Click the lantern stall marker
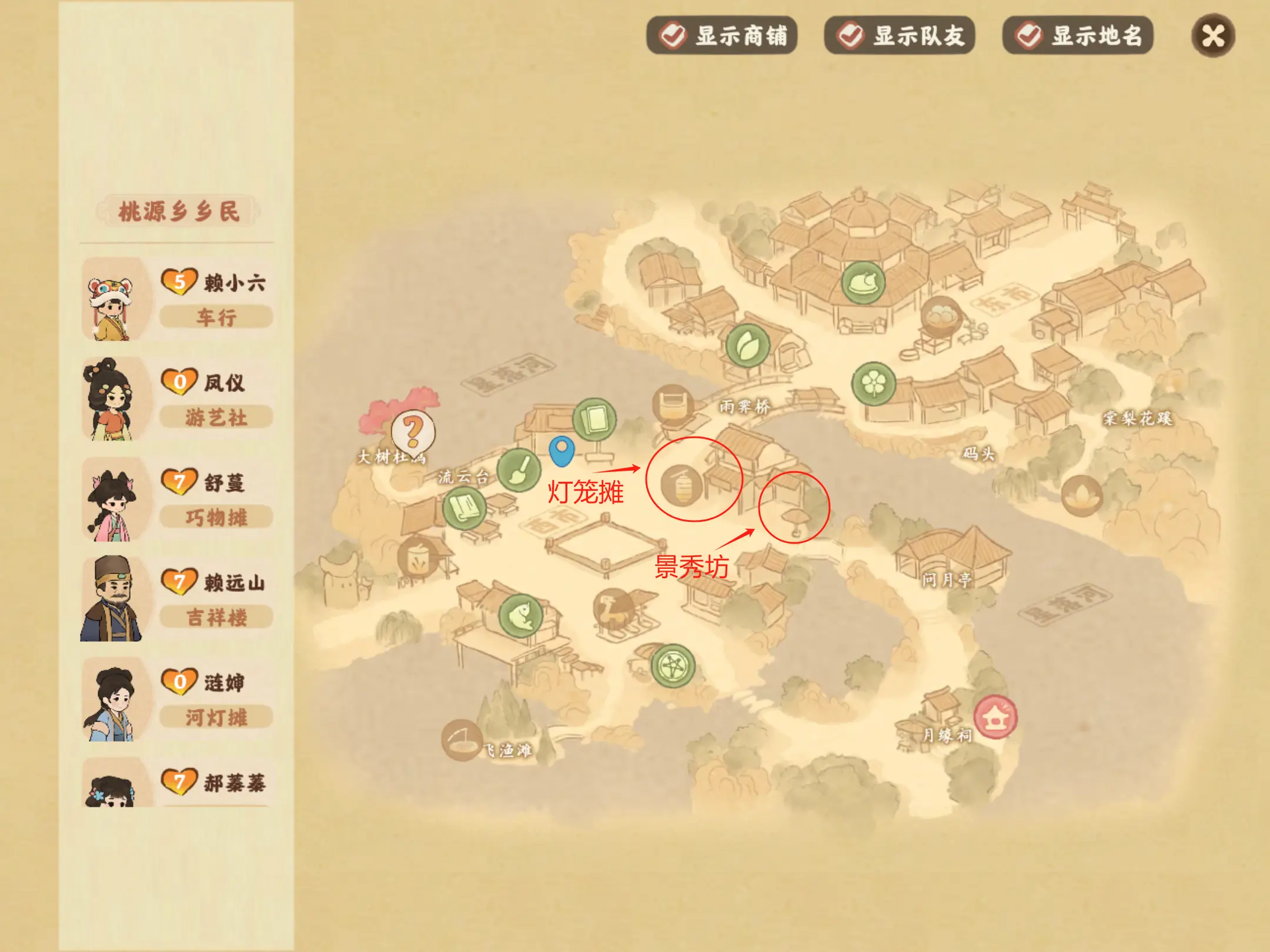Screen dimensions: 1270x952 681,485
